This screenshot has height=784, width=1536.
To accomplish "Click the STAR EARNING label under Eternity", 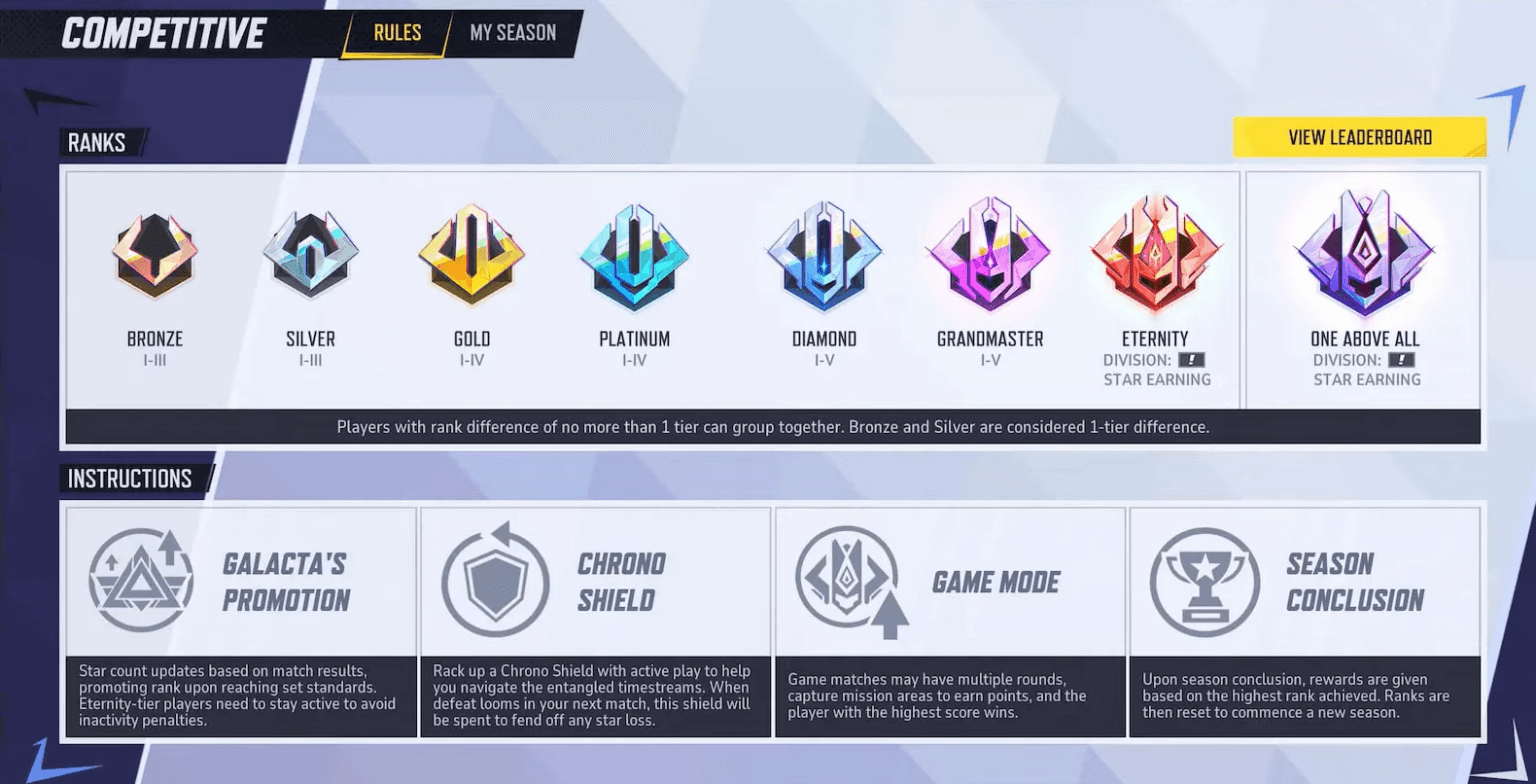I will [x=1155, y=379].
